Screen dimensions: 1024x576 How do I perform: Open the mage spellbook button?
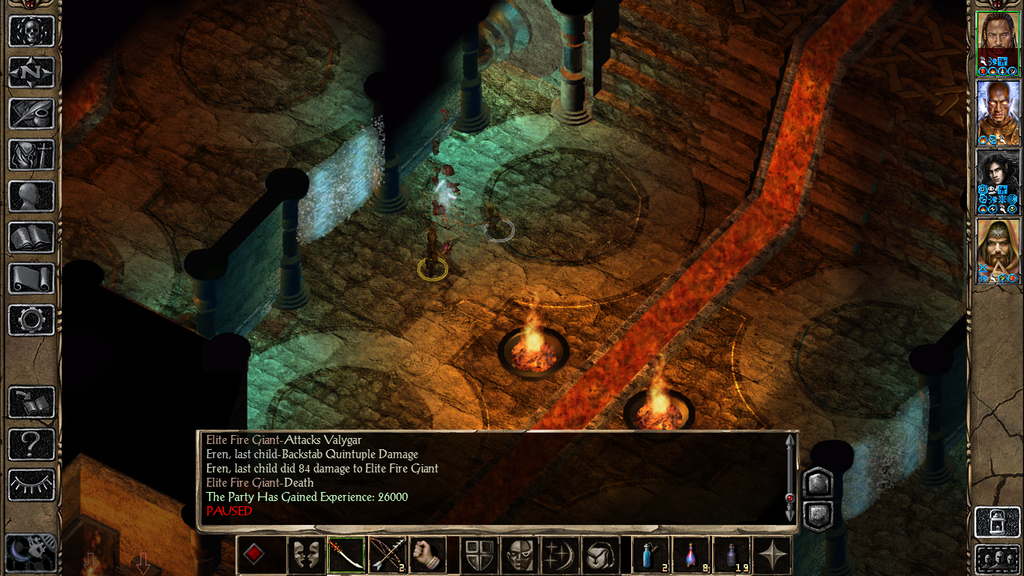(x=31, y=237)
